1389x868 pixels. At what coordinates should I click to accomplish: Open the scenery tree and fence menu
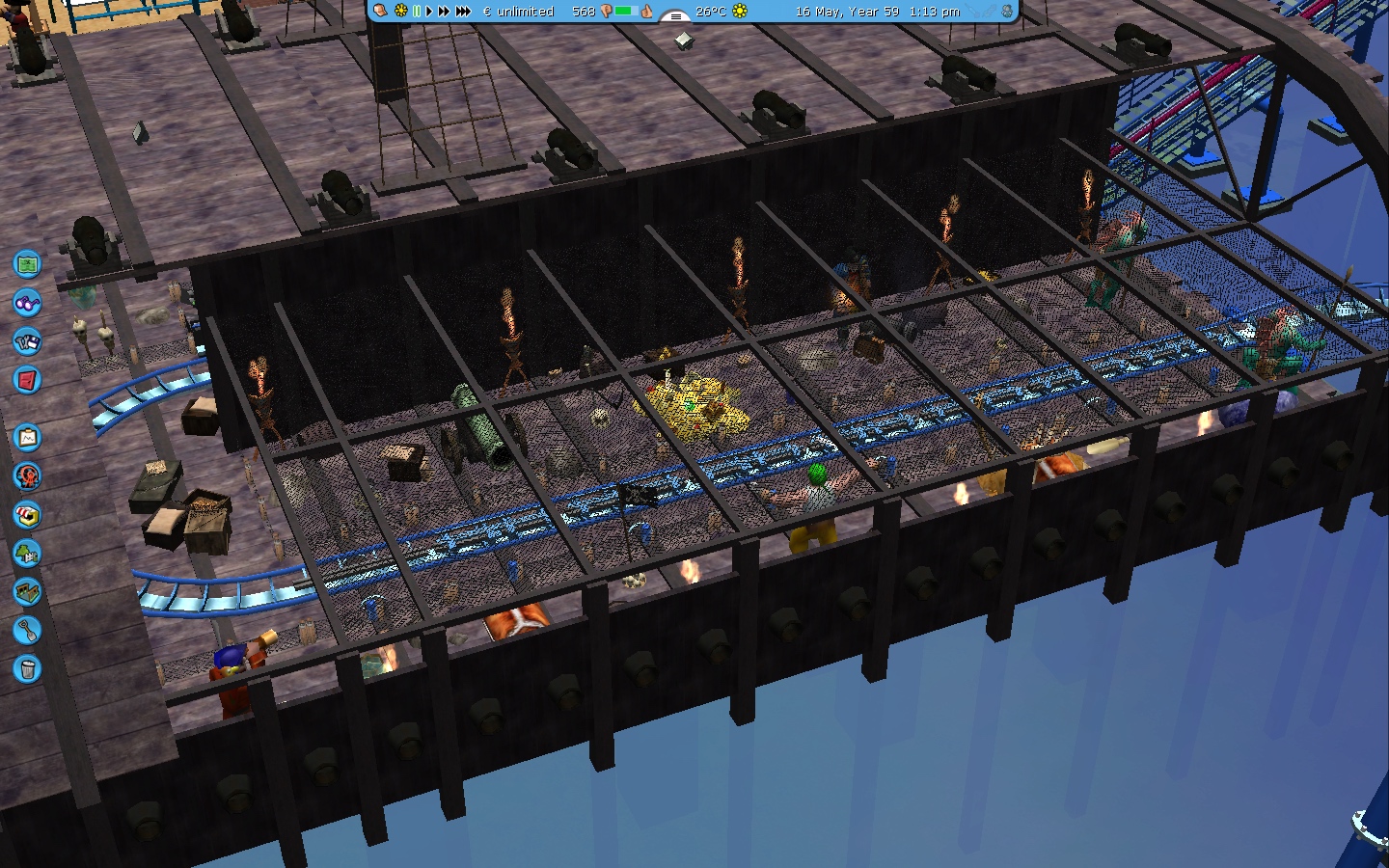(27, 553)
